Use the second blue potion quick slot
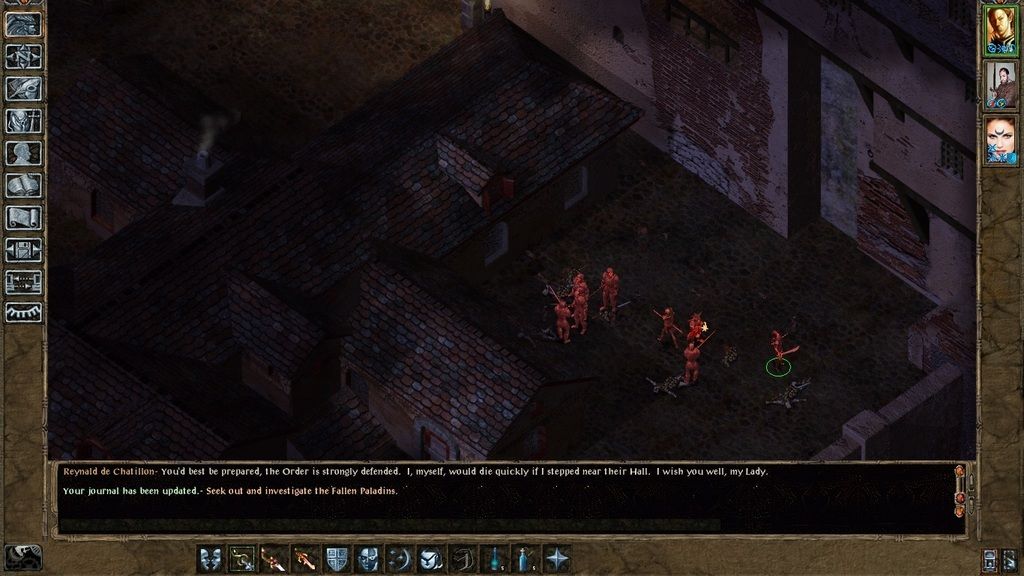 coord(527,559)
